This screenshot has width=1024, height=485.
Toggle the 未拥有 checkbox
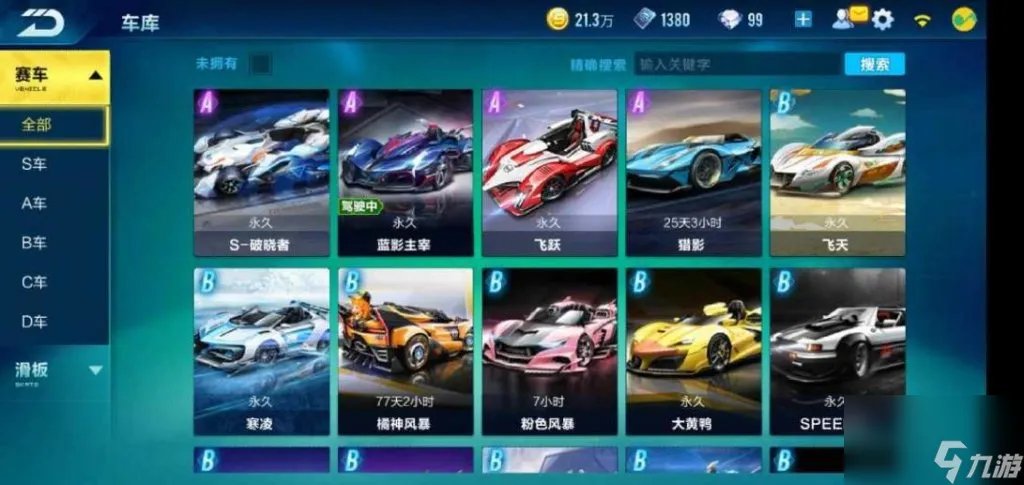pyautogui.click(x=259, y=64)
